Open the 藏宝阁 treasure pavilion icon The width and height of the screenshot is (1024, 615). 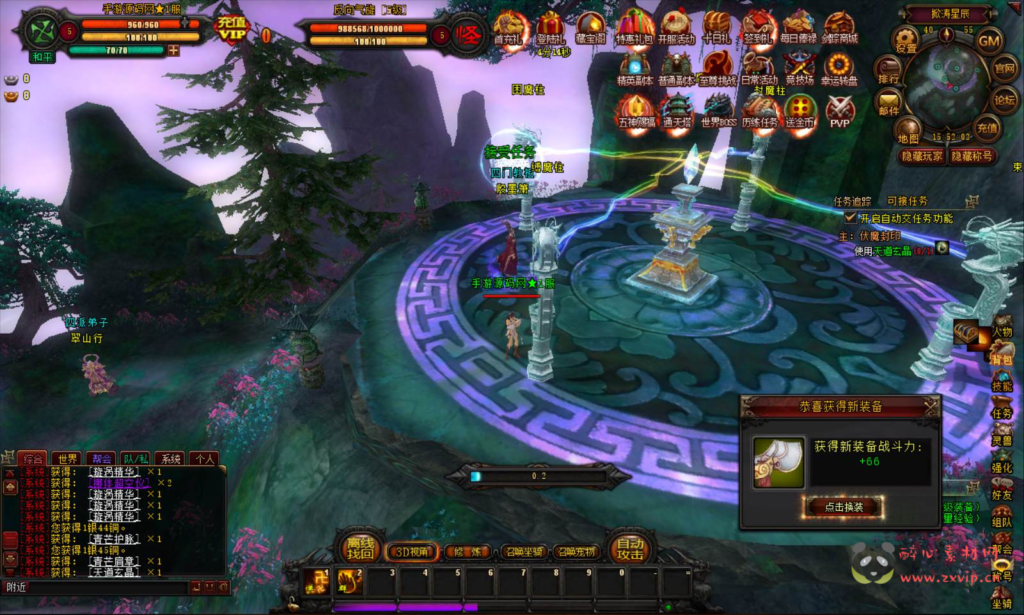coord(592,27)
